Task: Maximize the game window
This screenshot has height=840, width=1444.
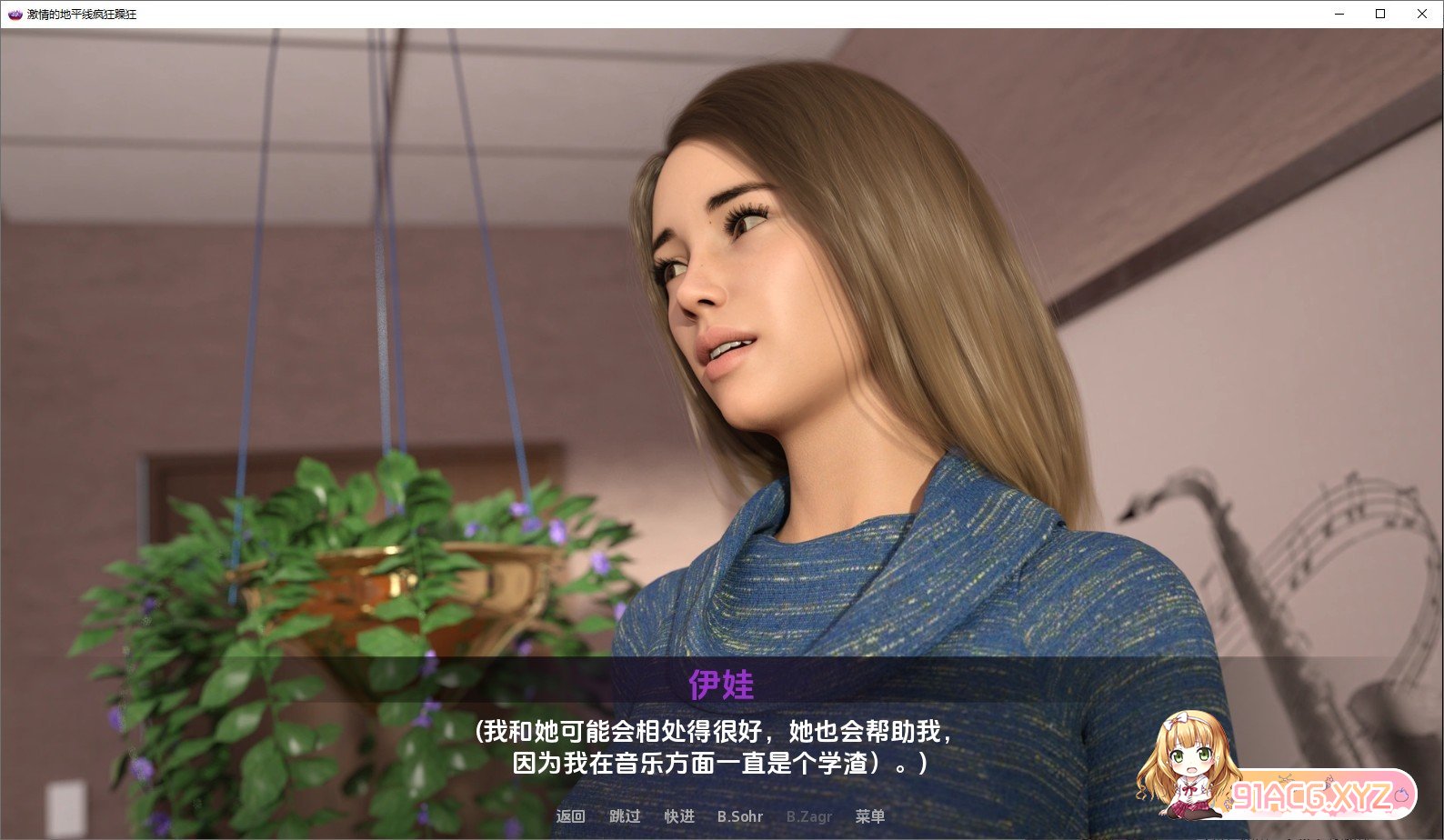Action: coord(1379,14)
